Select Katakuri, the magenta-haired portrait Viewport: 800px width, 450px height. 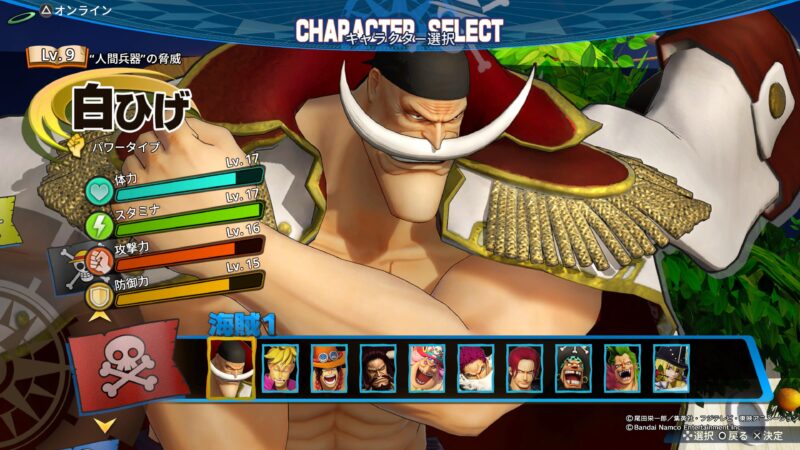[x=475, y=368]
